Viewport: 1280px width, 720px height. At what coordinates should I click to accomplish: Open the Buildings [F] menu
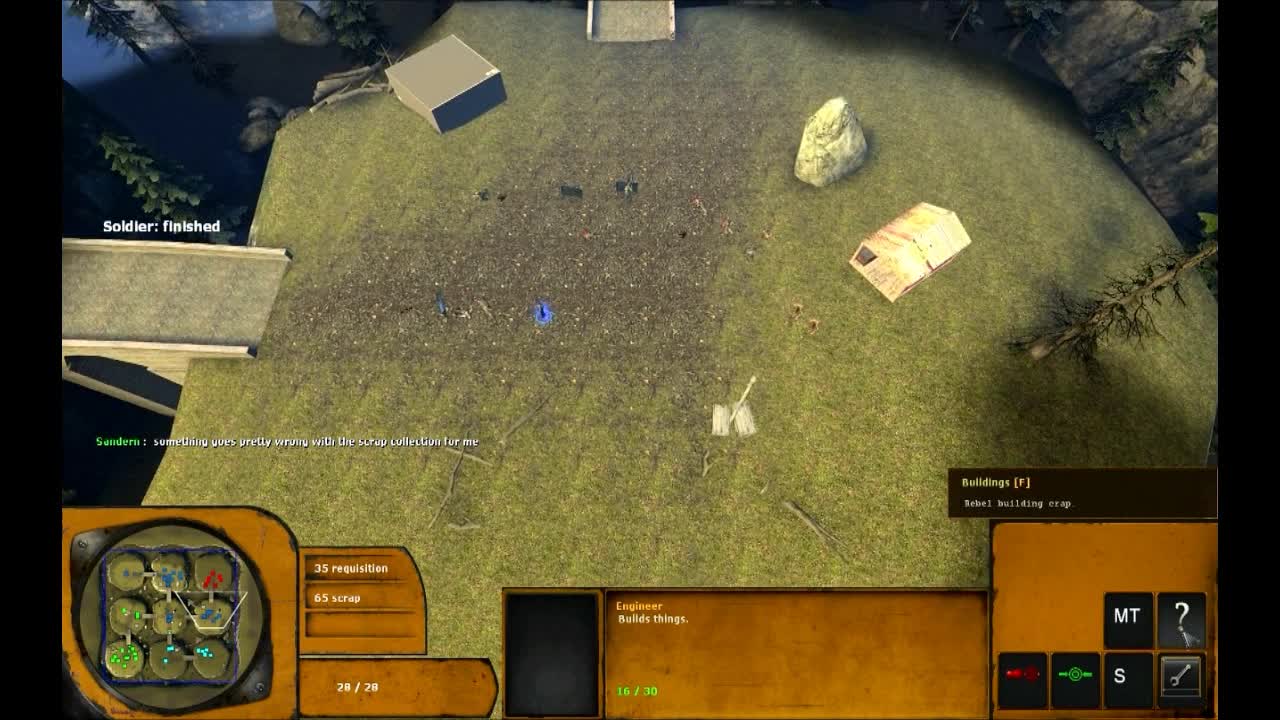coord(993,481)
